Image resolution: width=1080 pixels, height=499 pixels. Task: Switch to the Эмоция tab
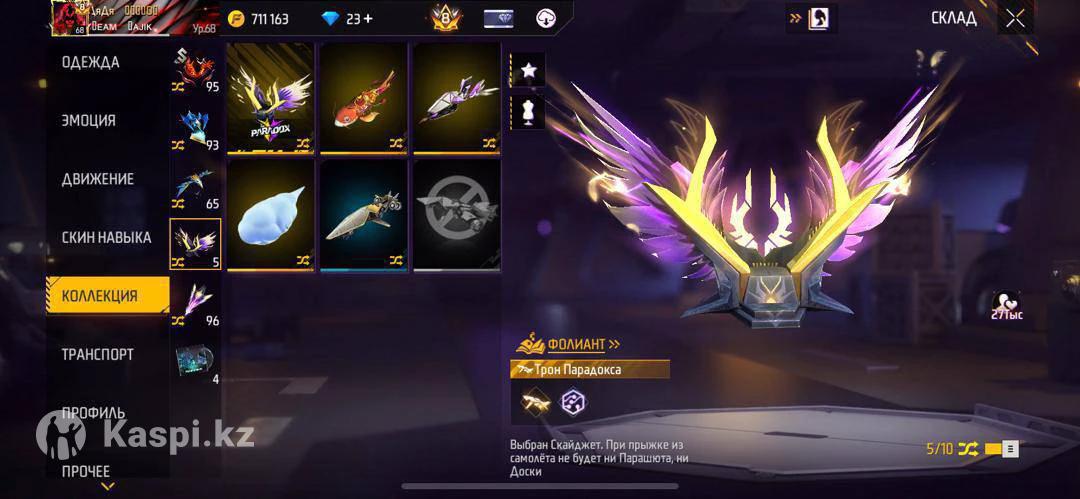click(88, 120)
